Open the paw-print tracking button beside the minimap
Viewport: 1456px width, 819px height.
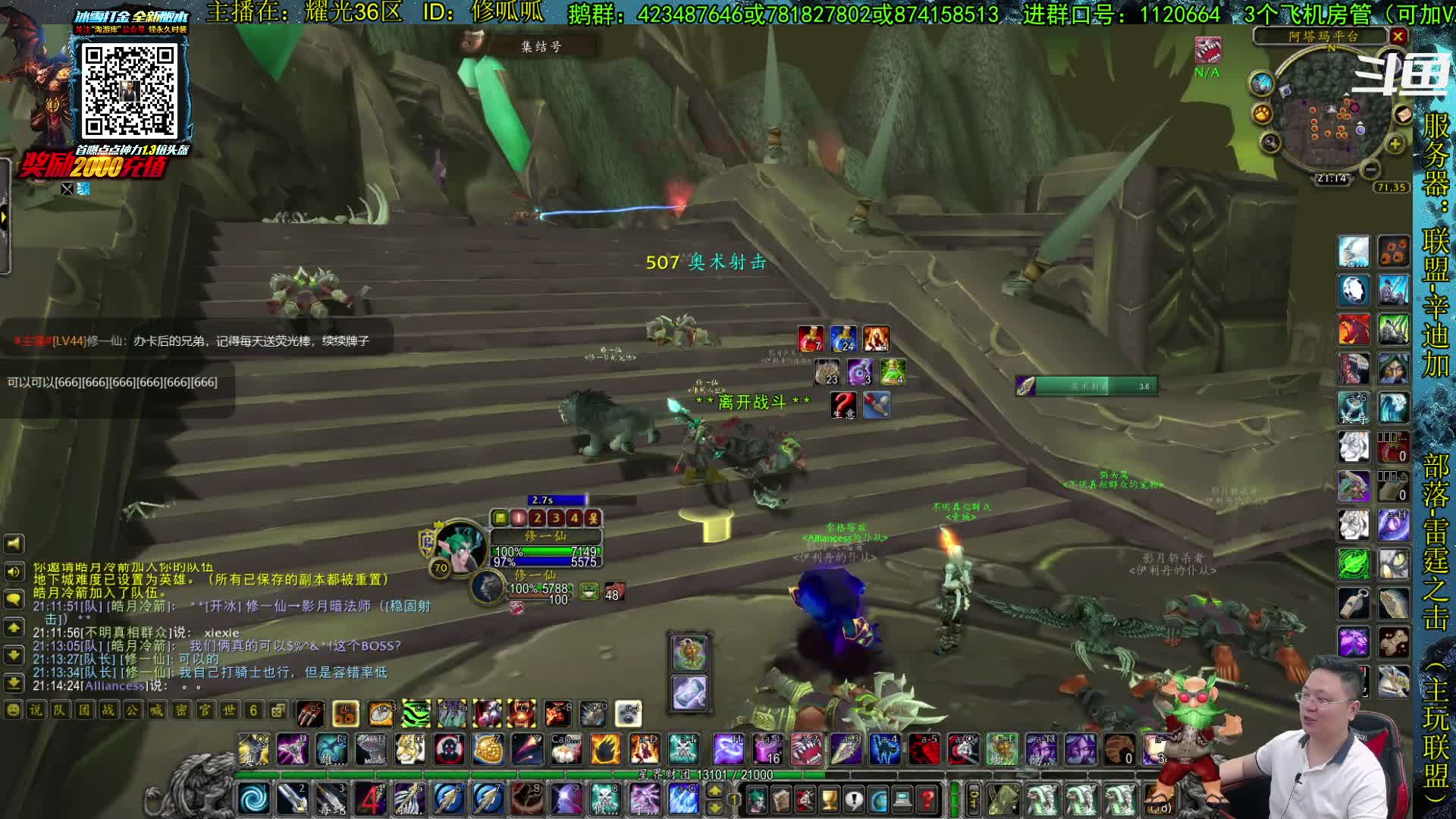tap(1262, 114)
